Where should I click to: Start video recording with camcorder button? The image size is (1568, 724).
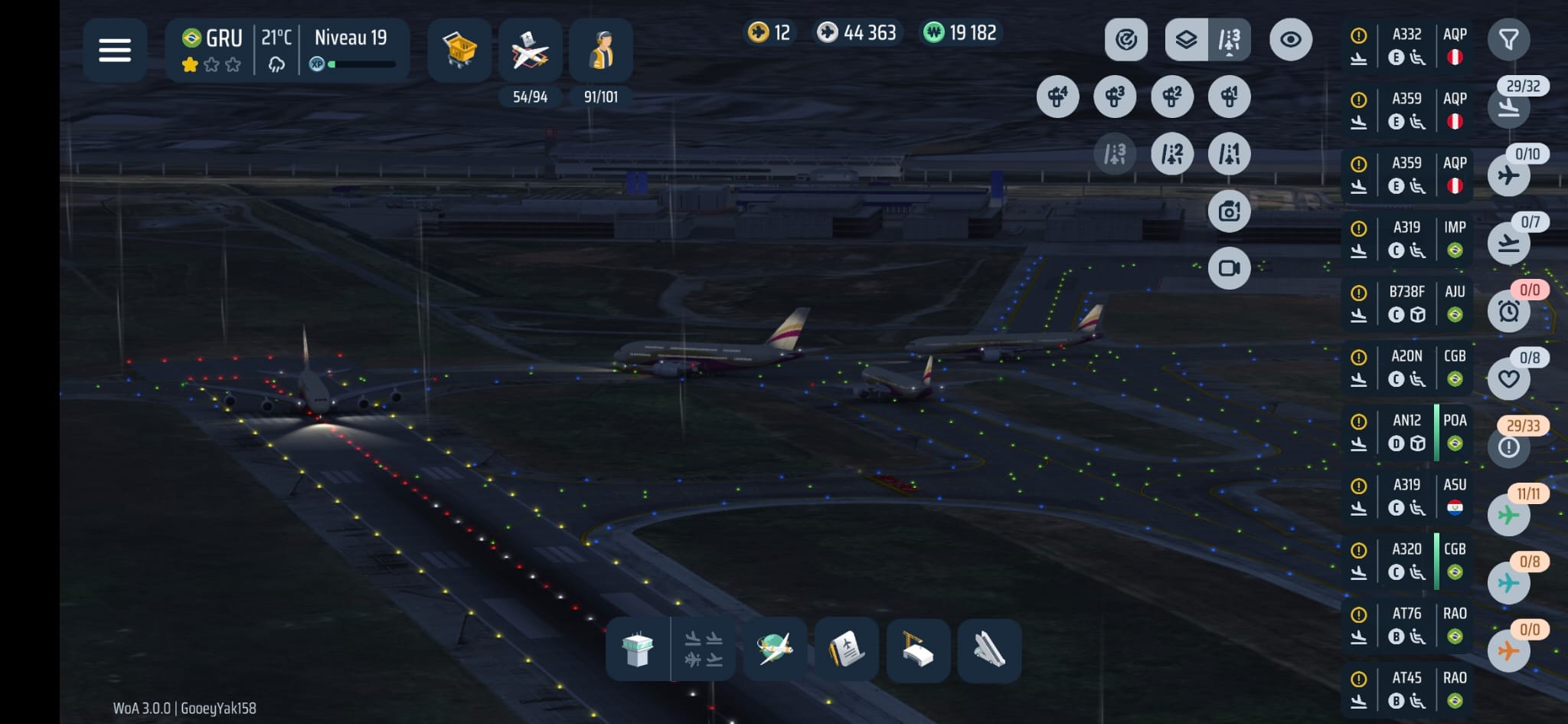1230,268
